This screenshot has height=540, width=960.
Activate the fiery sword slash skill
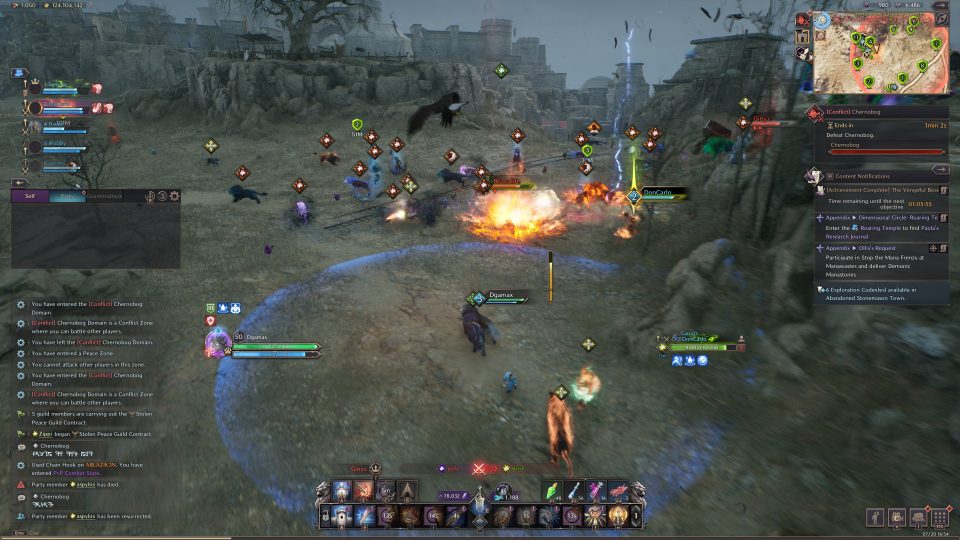[x=362, y=491]
